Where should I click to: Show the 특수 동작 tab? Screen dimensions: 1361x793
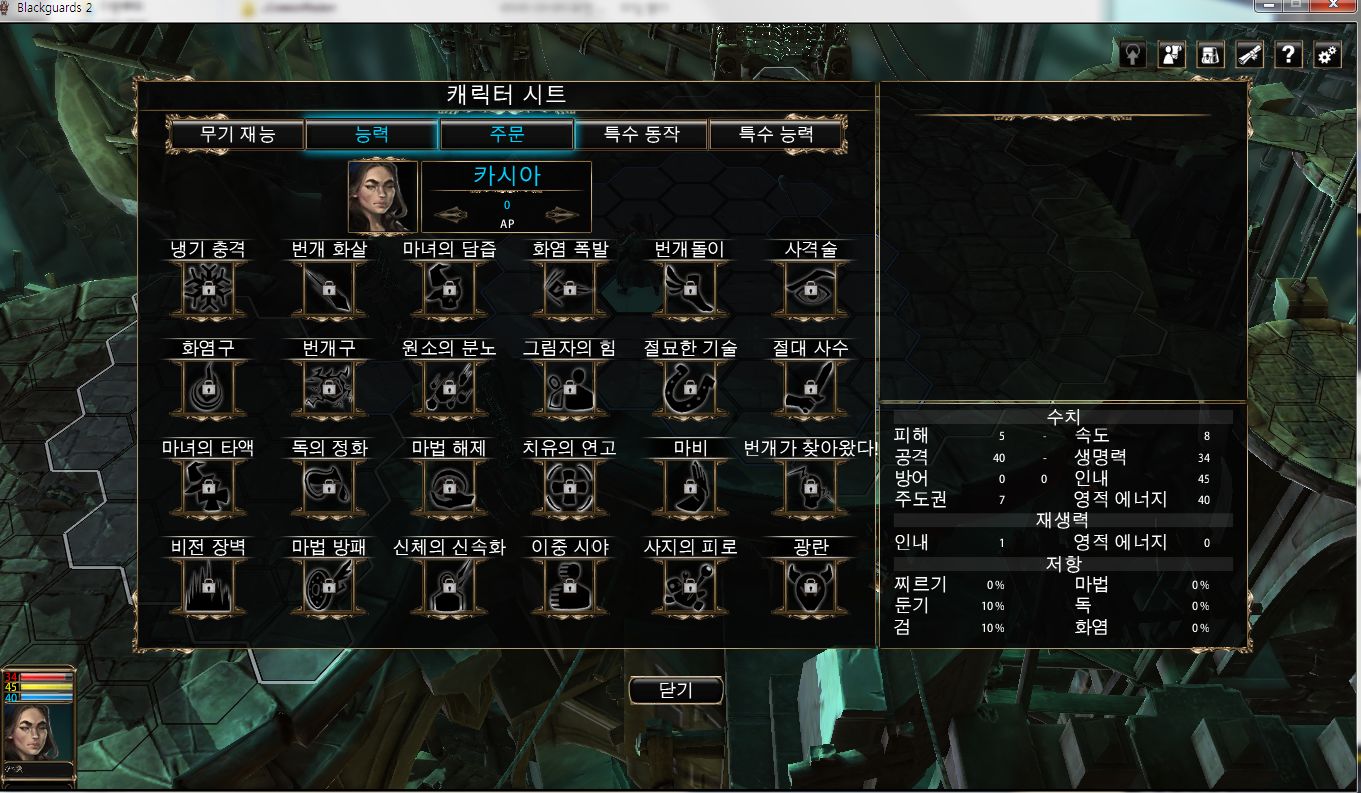[641, 135]
